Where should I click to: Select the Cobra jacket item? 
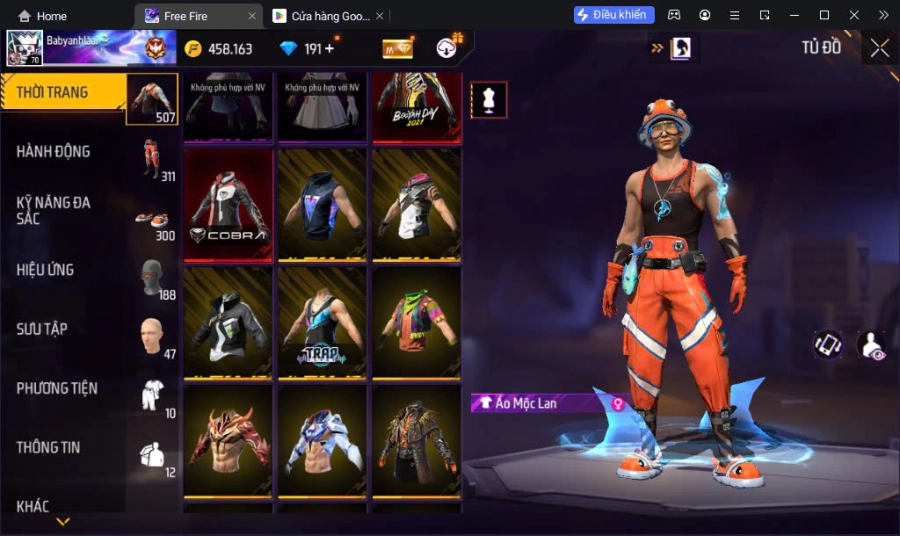point(228,205)
